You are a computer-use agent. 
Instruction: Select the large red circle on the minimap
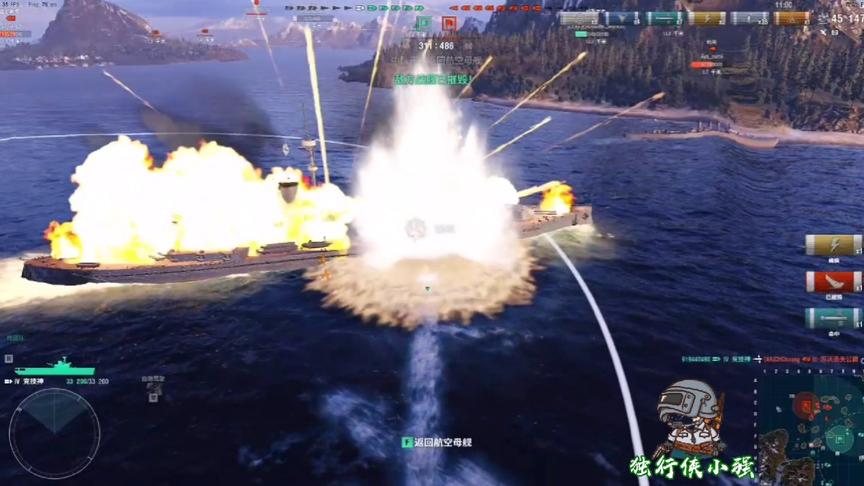pyautogui.click(x=805, y=405)
